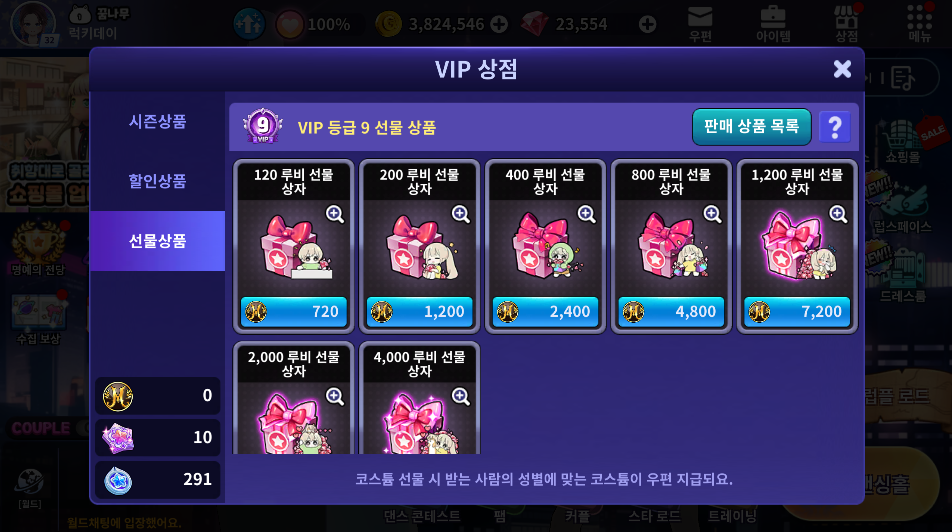
Task: Select the 선물상품 tab
Action: pos(157,241)
